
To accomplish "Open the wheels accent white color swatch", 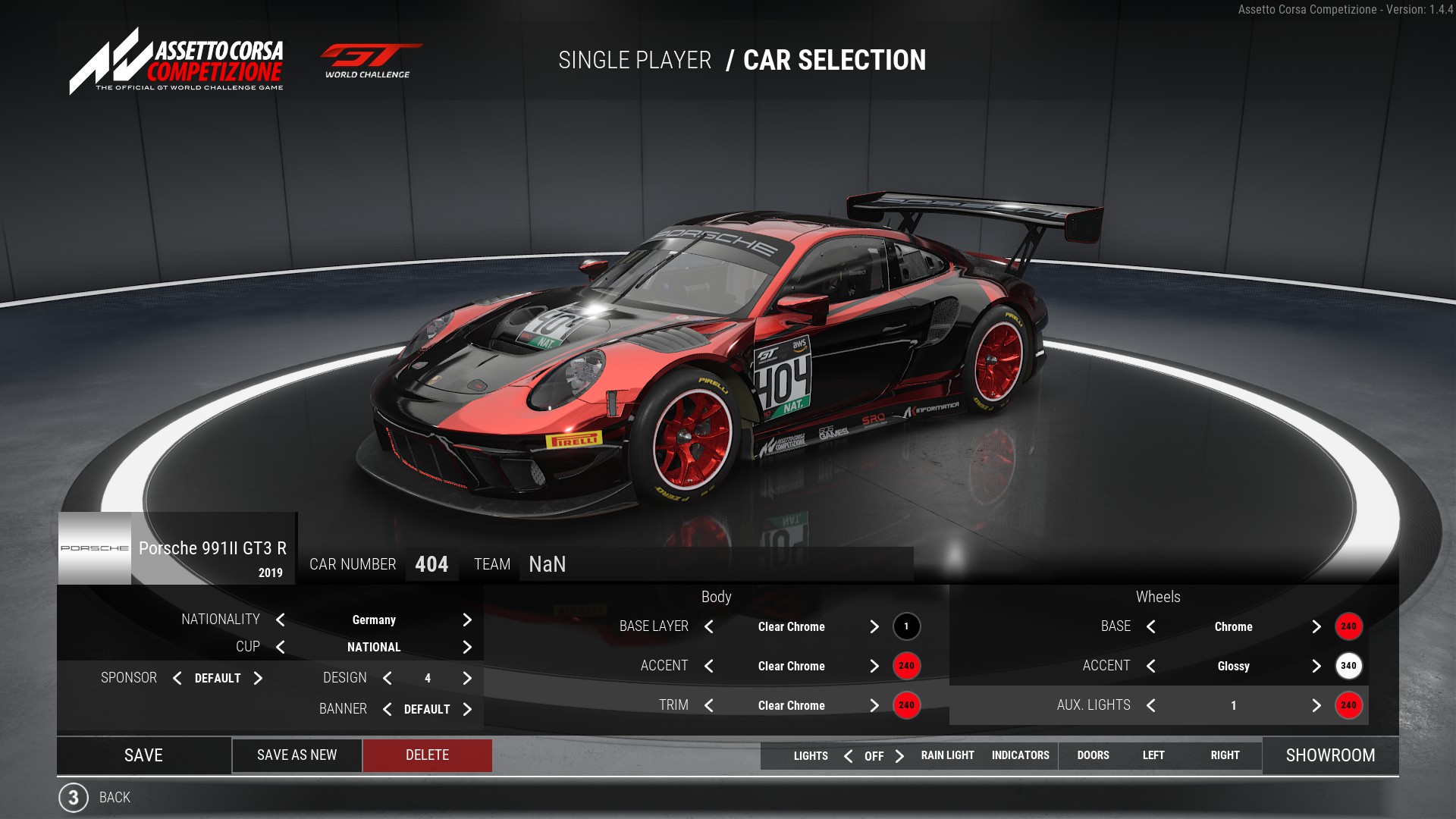I will pos(1348,666).
